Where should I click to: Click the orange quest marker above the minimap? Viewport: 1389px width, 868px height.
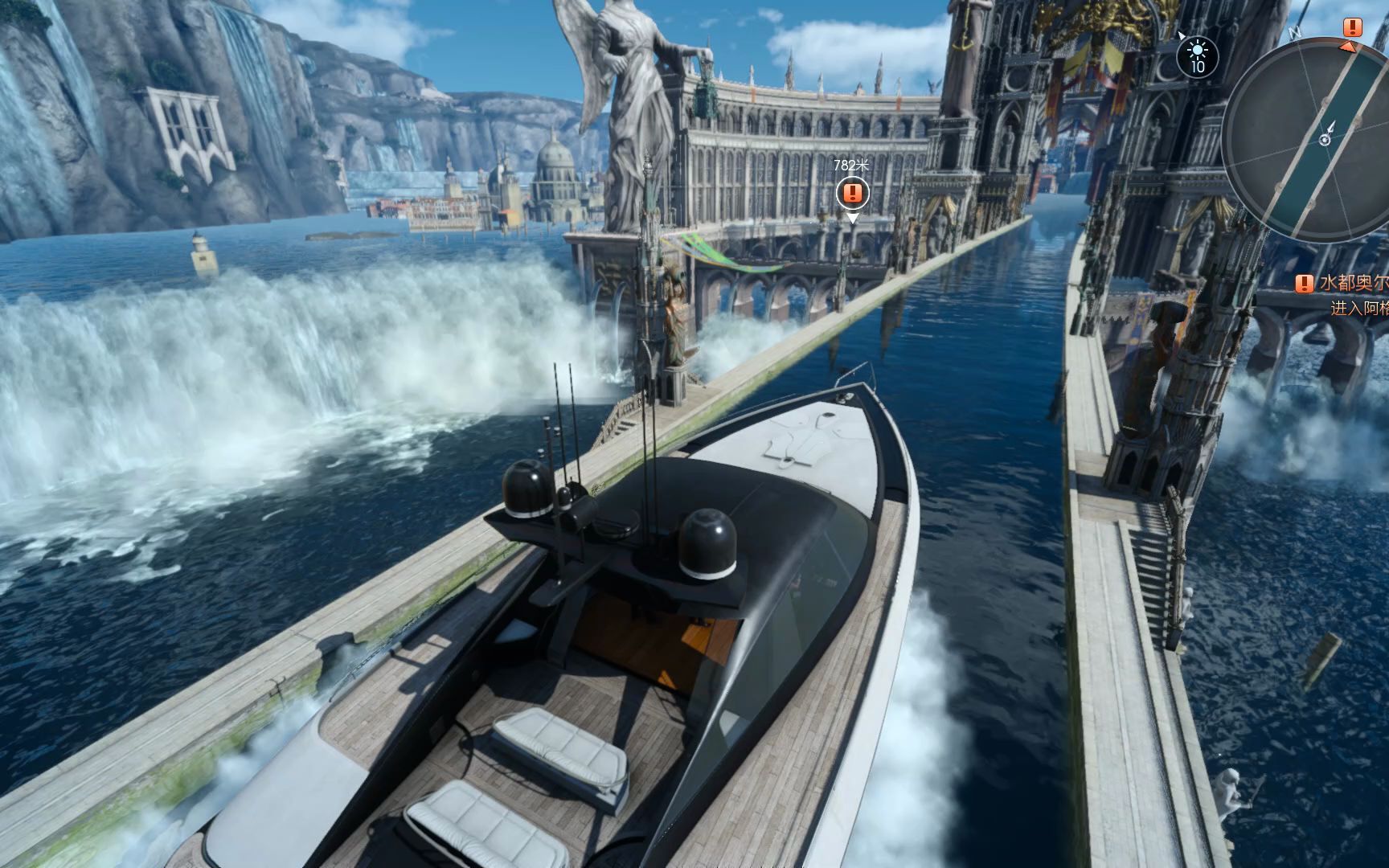[x=1353, y=28]
